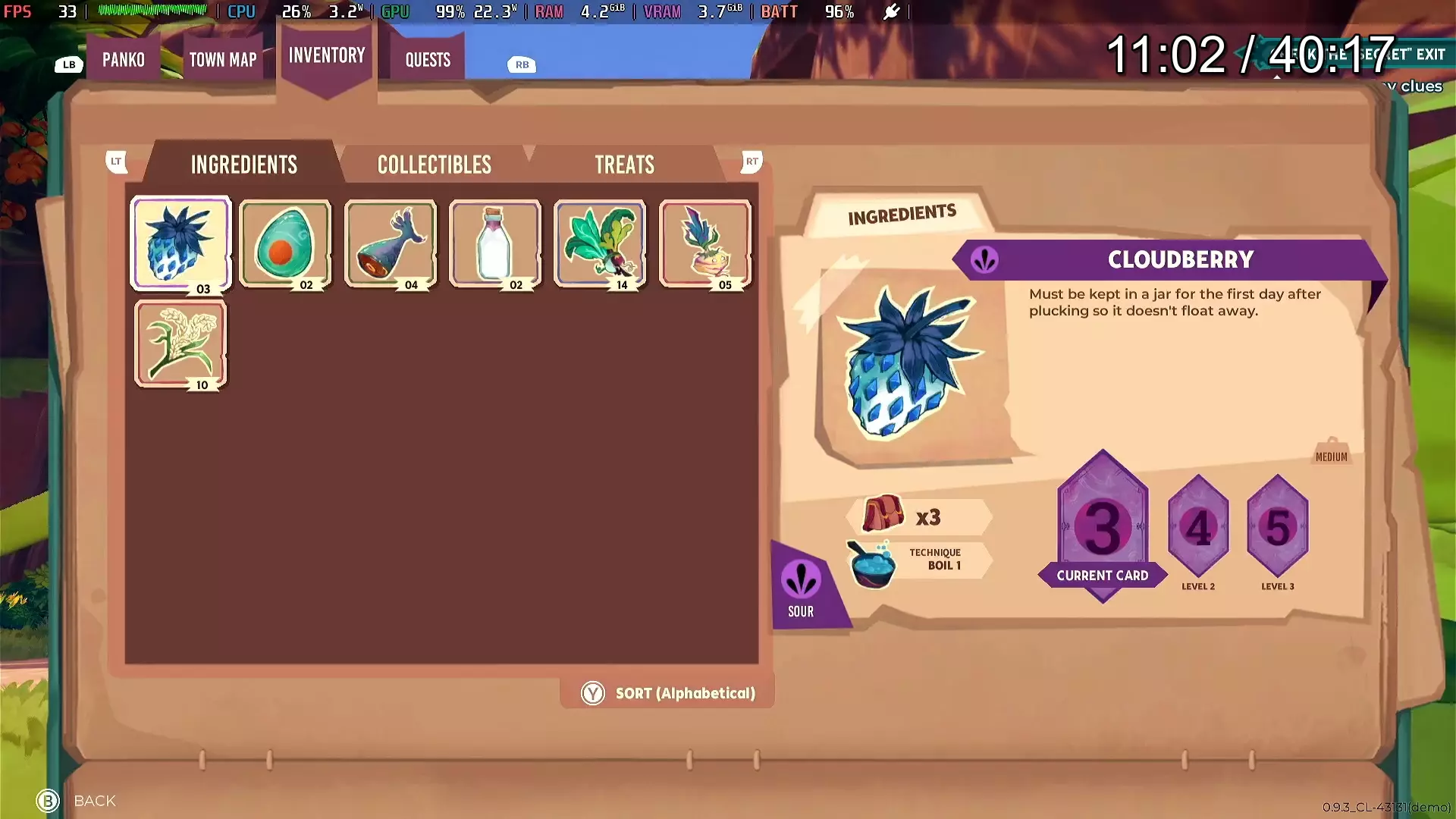Click the fish tail ingredient icon
Screen dimensions: 1456x819
pos(391,243)
